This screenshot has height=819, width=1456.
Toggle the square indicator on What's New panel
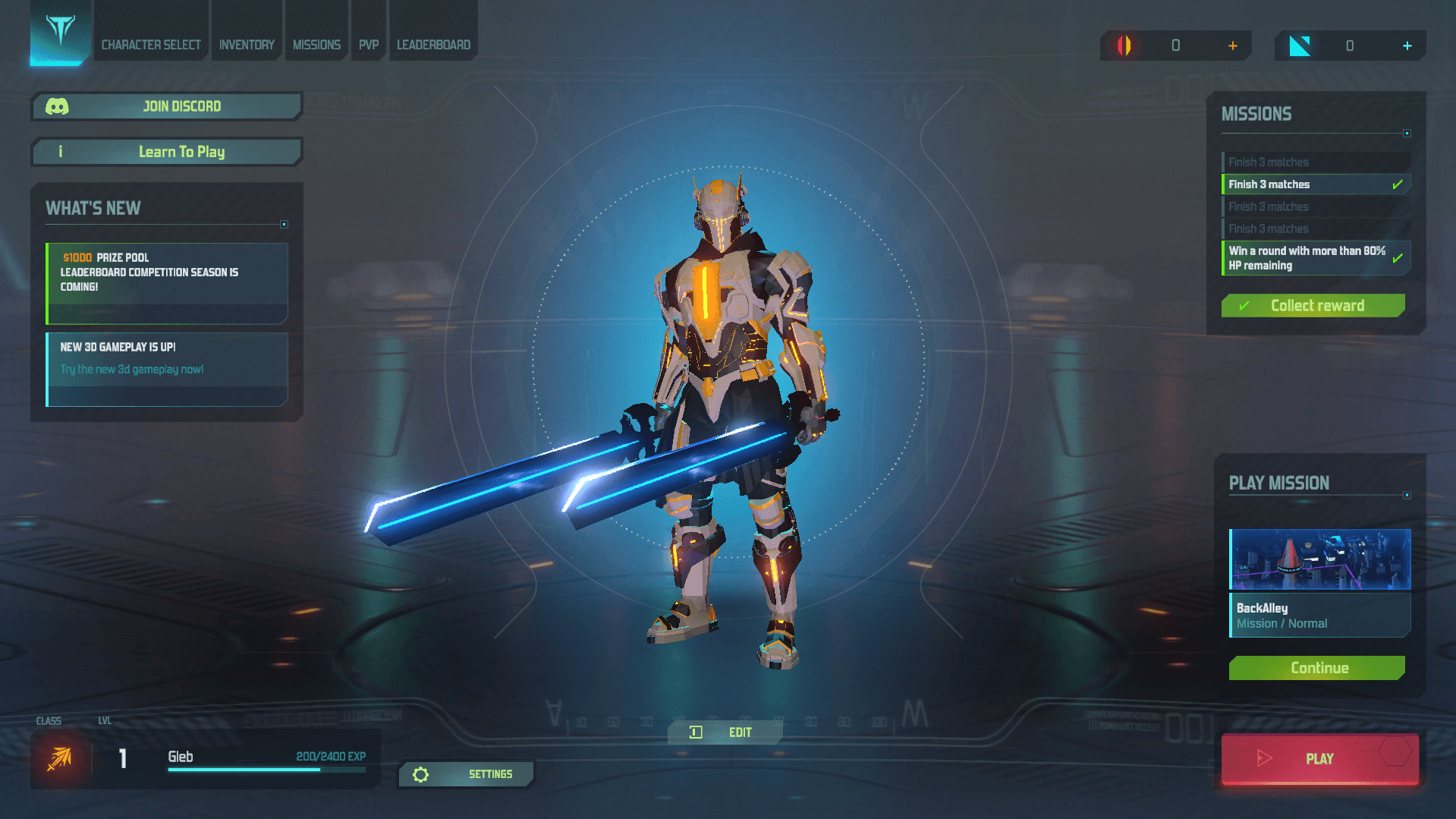(x=284, y=224)
